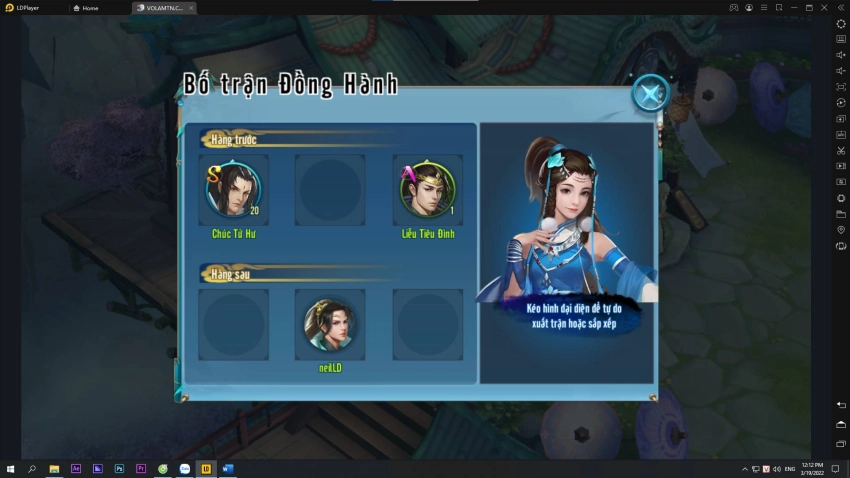This screenshot has height=478, width=850.
Task: Select the neilLD character portrait
Action: (330, 325)
